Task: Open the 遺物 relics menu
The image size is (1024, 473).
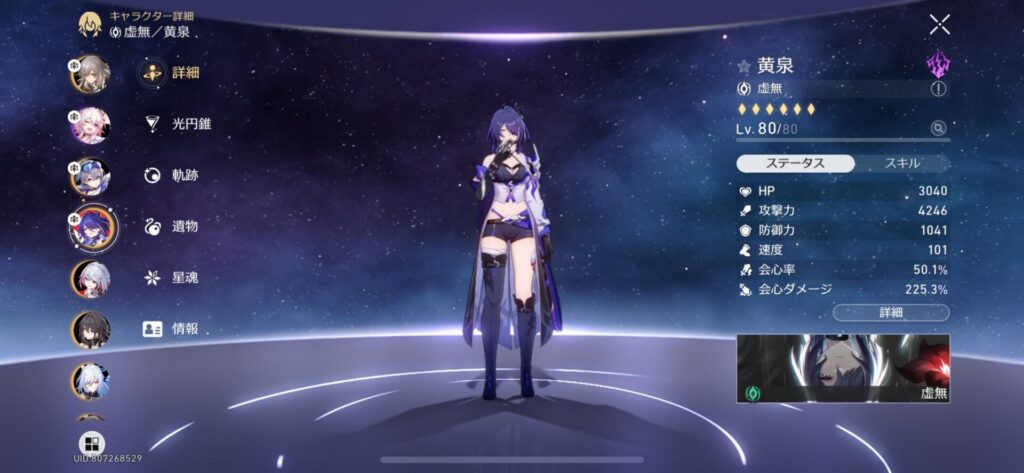Action: (171, 226)
